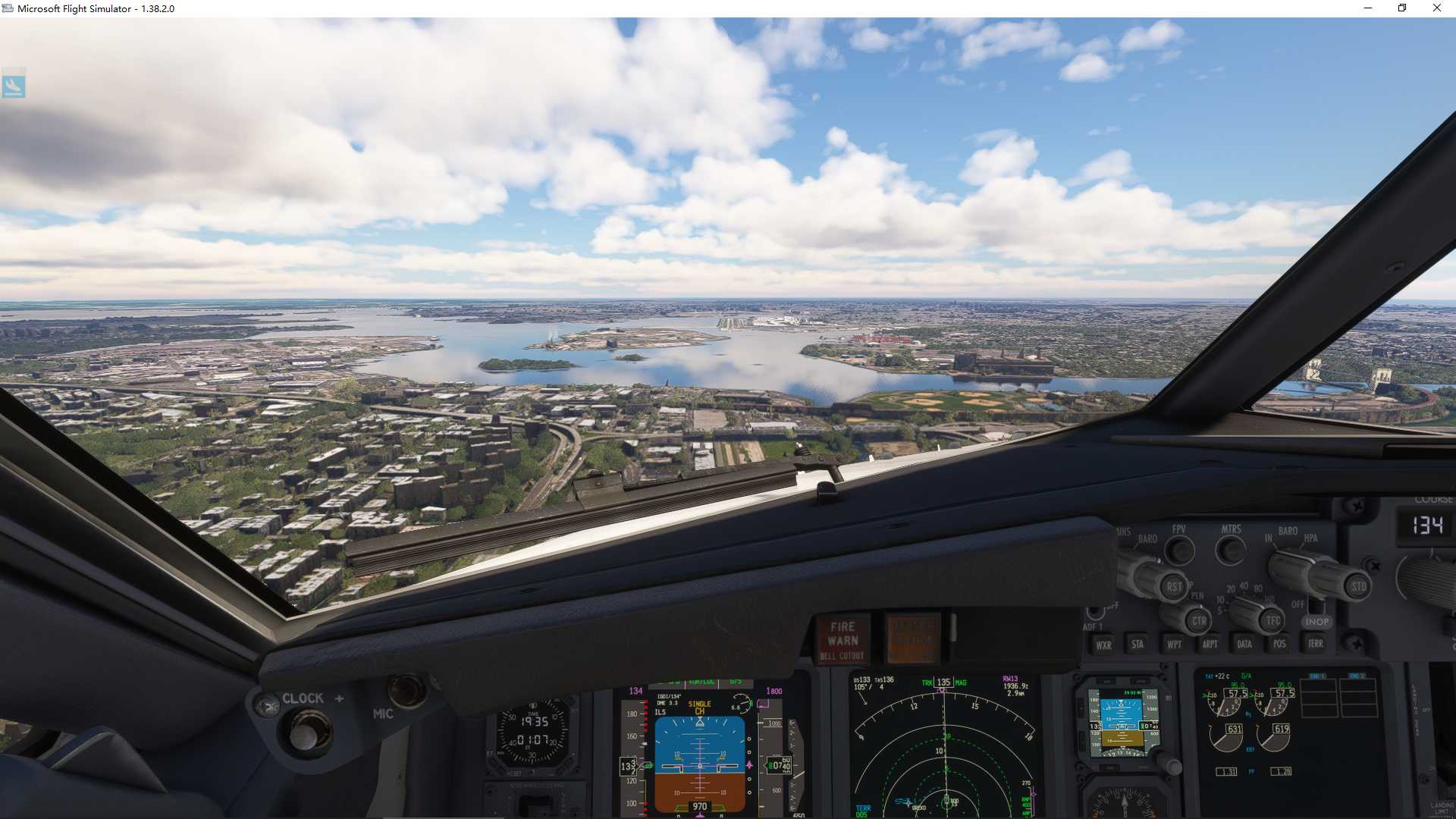This screenshot has width=1456, height=819.
Task: Set standard pressure with STD button
Action: coord(1358,586)
